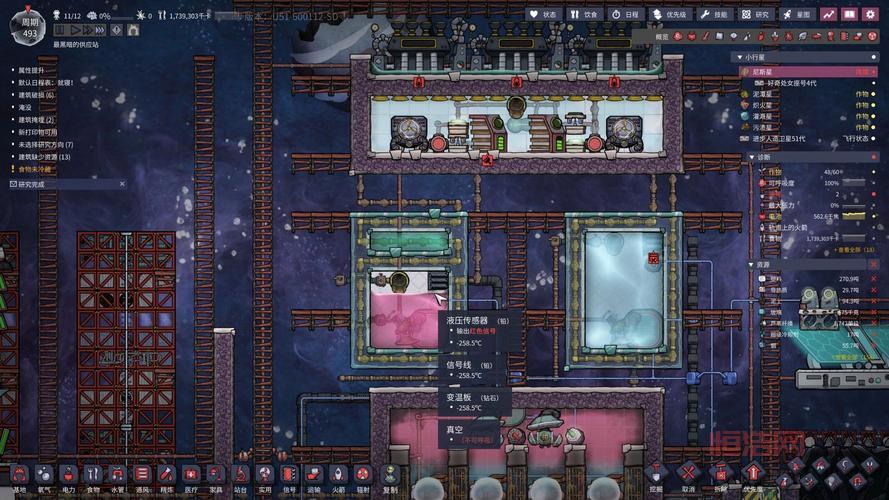
Task: Open the gear settings menu
Action: tap(872, 14)
